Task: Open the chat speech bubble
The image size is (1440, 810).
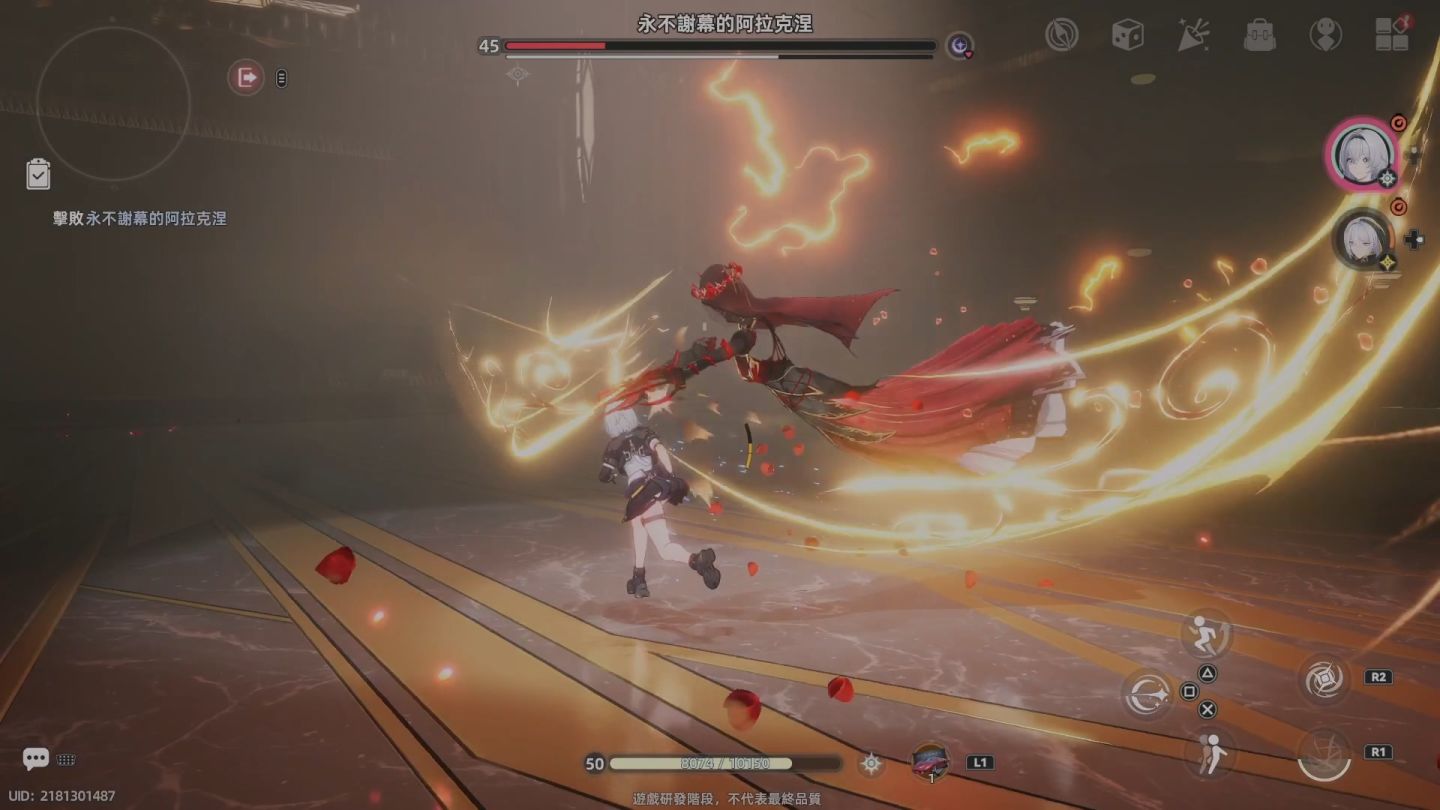Action: (x=36, y=759)
